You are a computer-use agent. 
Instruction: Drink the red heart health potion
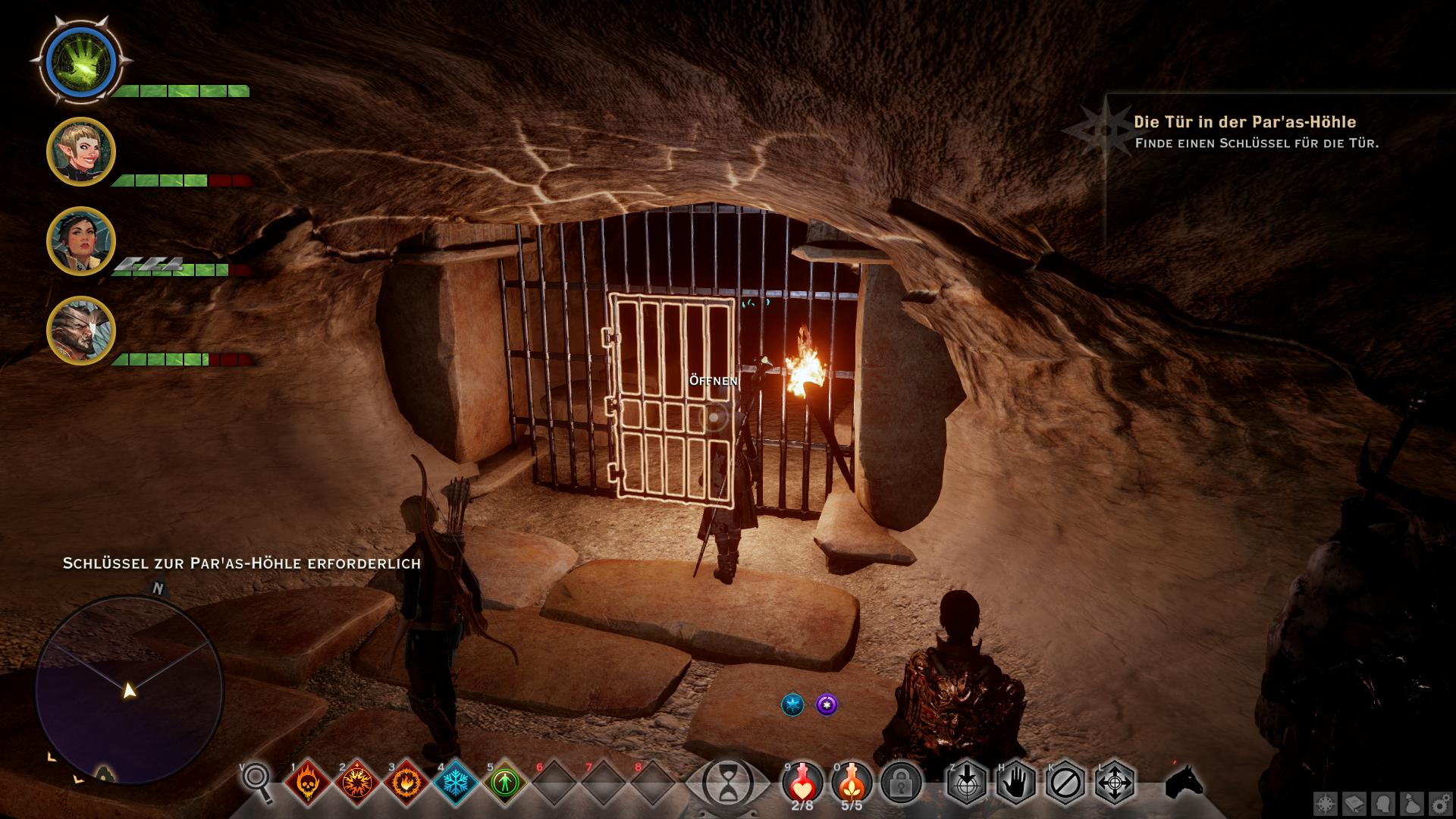click(802, 780)
